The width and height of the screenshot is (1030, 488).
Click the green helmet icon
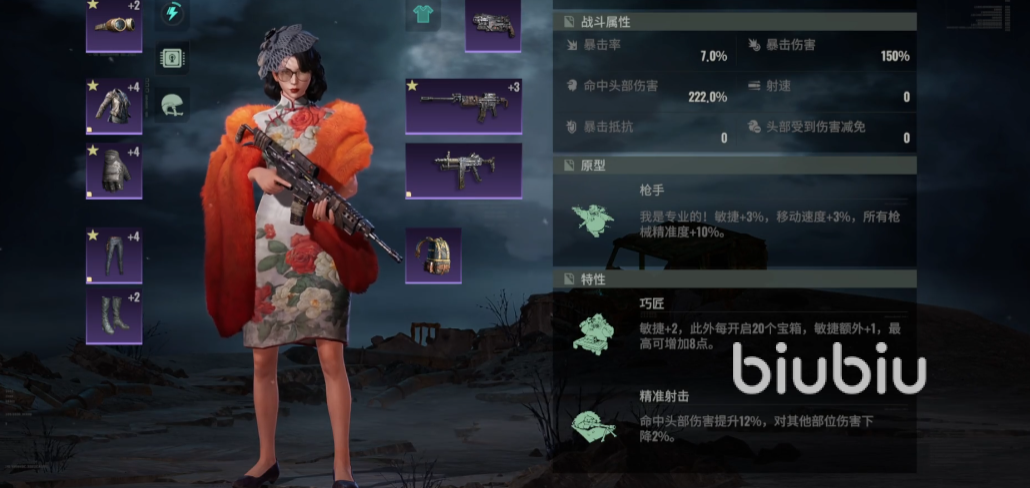click(x=173, y=104)
